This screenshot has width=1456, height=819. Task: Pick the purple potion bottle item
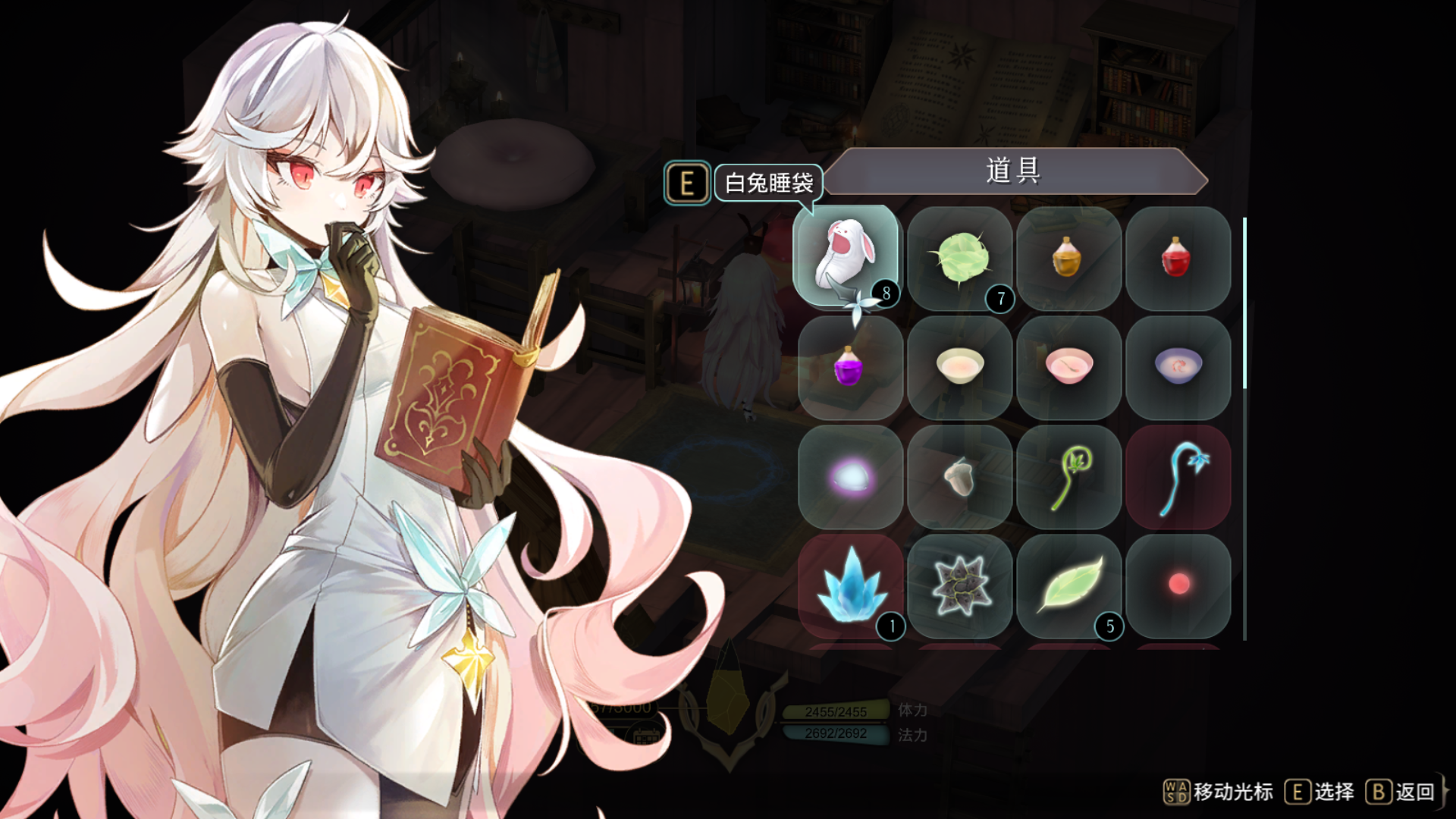point(848,368)
